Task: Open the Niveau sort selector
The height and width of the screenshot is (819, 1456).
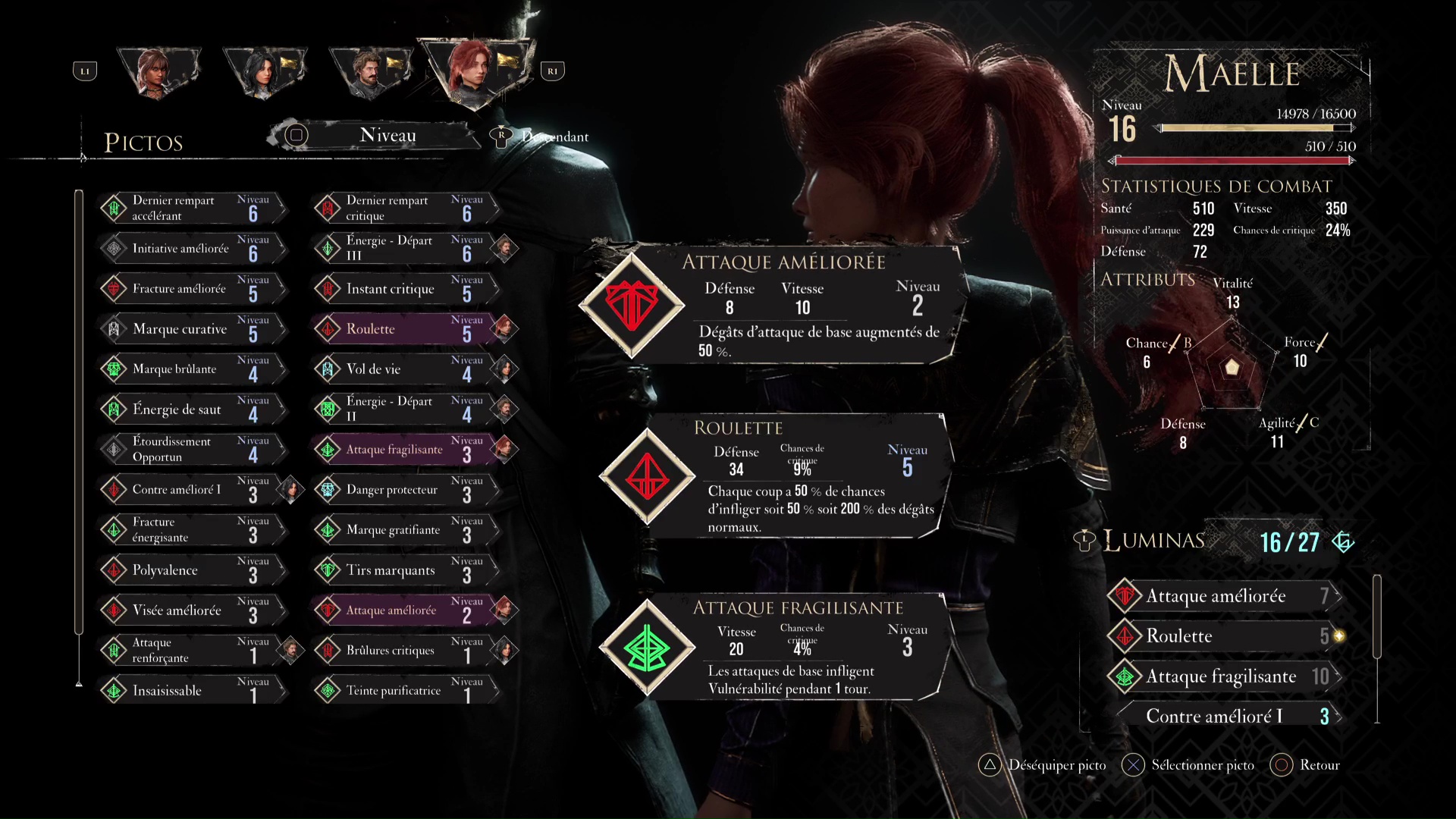Action: 388,136
